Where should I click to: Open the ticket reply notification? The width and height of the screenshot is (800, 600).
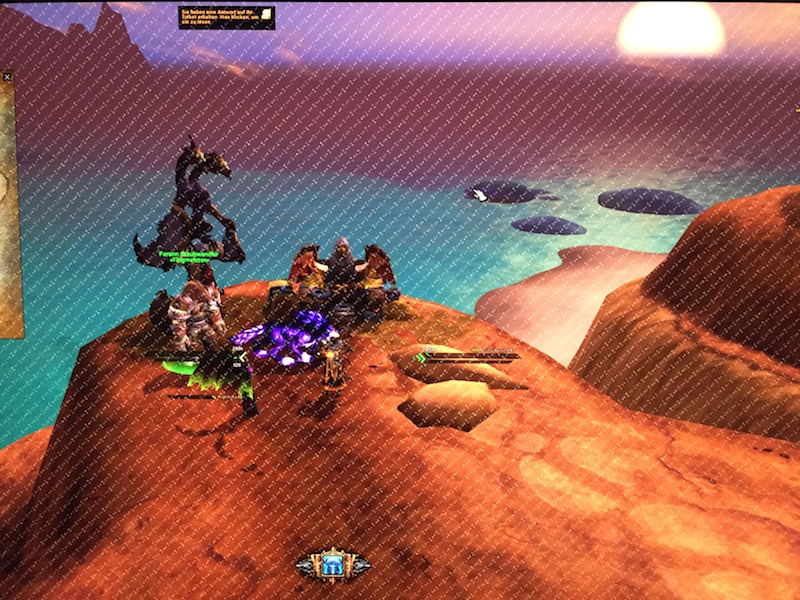227,17
